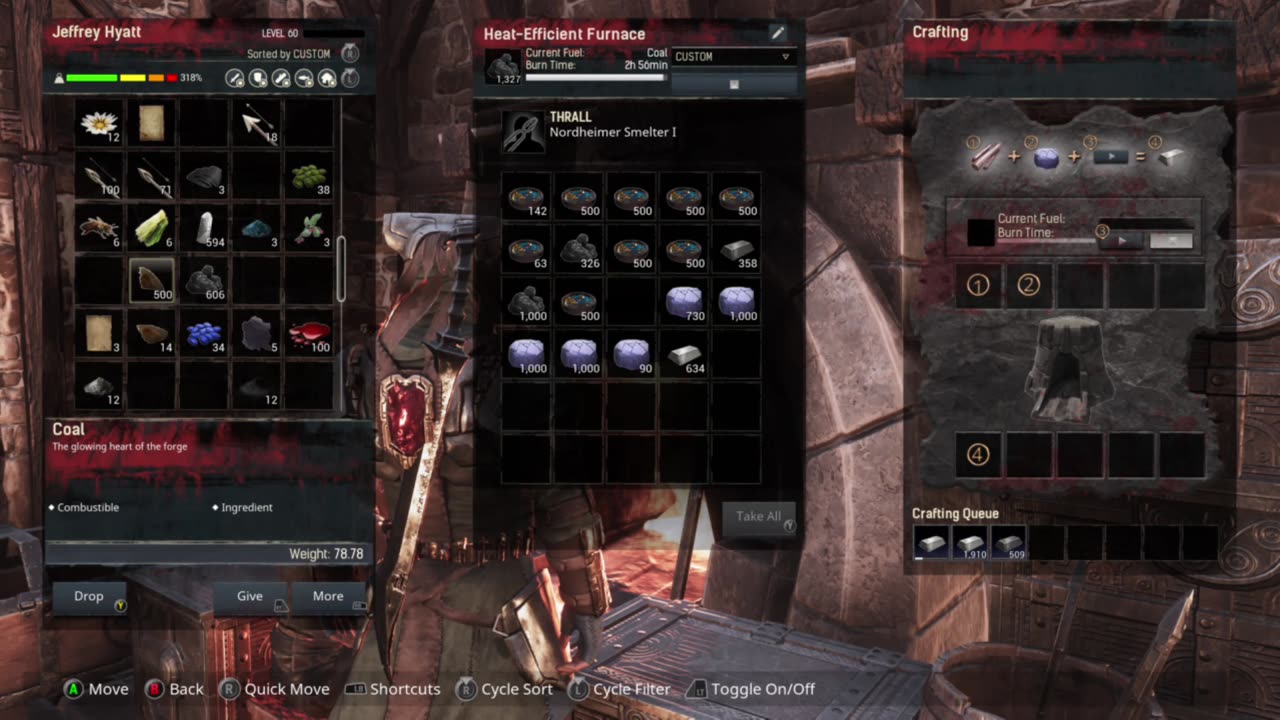Drop the selected Coal item
Image resolution: width=1280 pixels, height=720 pixels.
[x=89, y=596]
